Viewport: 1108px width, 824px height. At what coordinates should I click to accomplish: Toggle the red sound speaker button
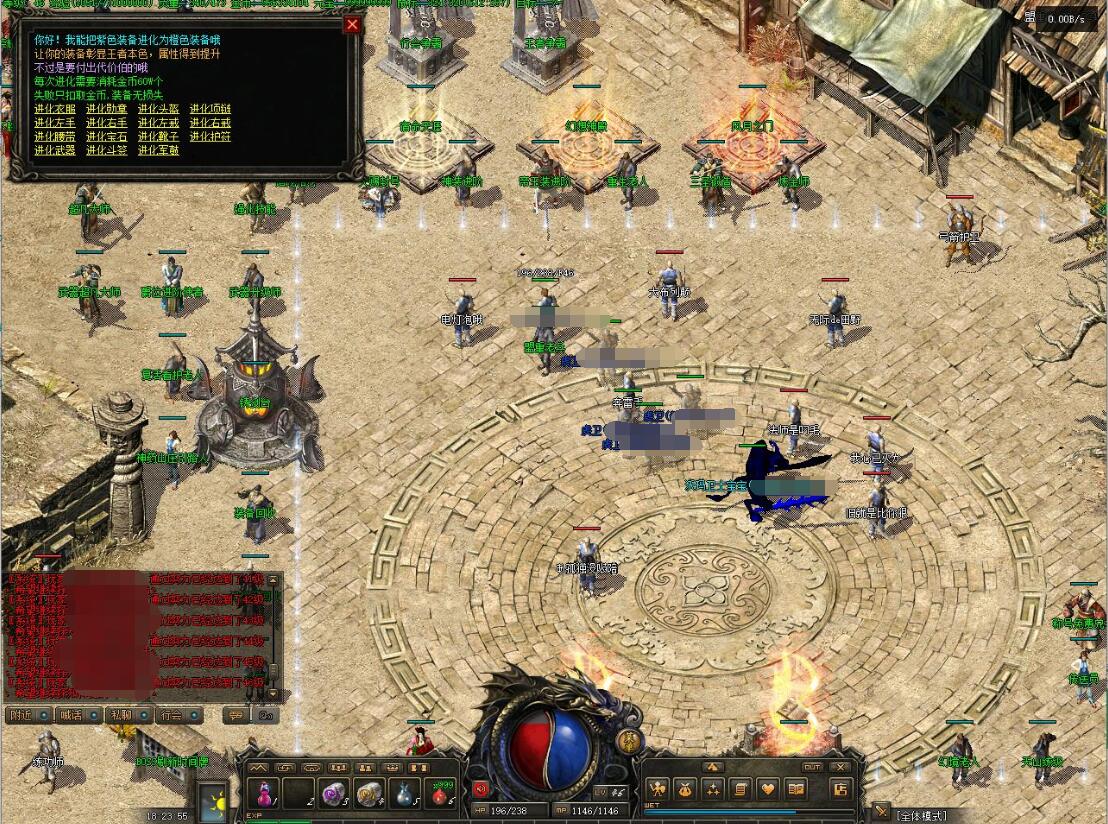480,789
